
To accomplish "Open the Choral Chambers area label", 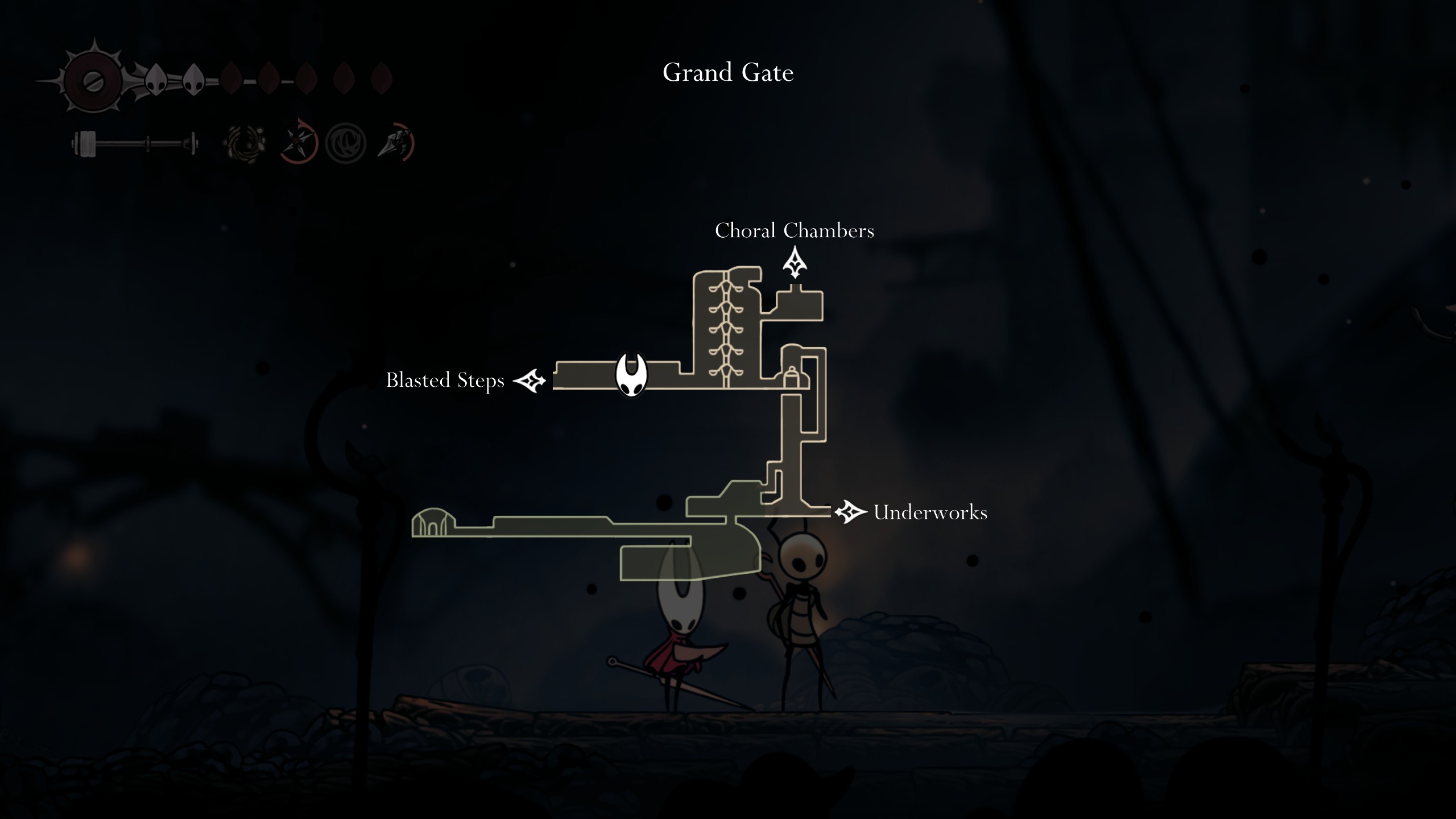I will click(x=795, y=231).
